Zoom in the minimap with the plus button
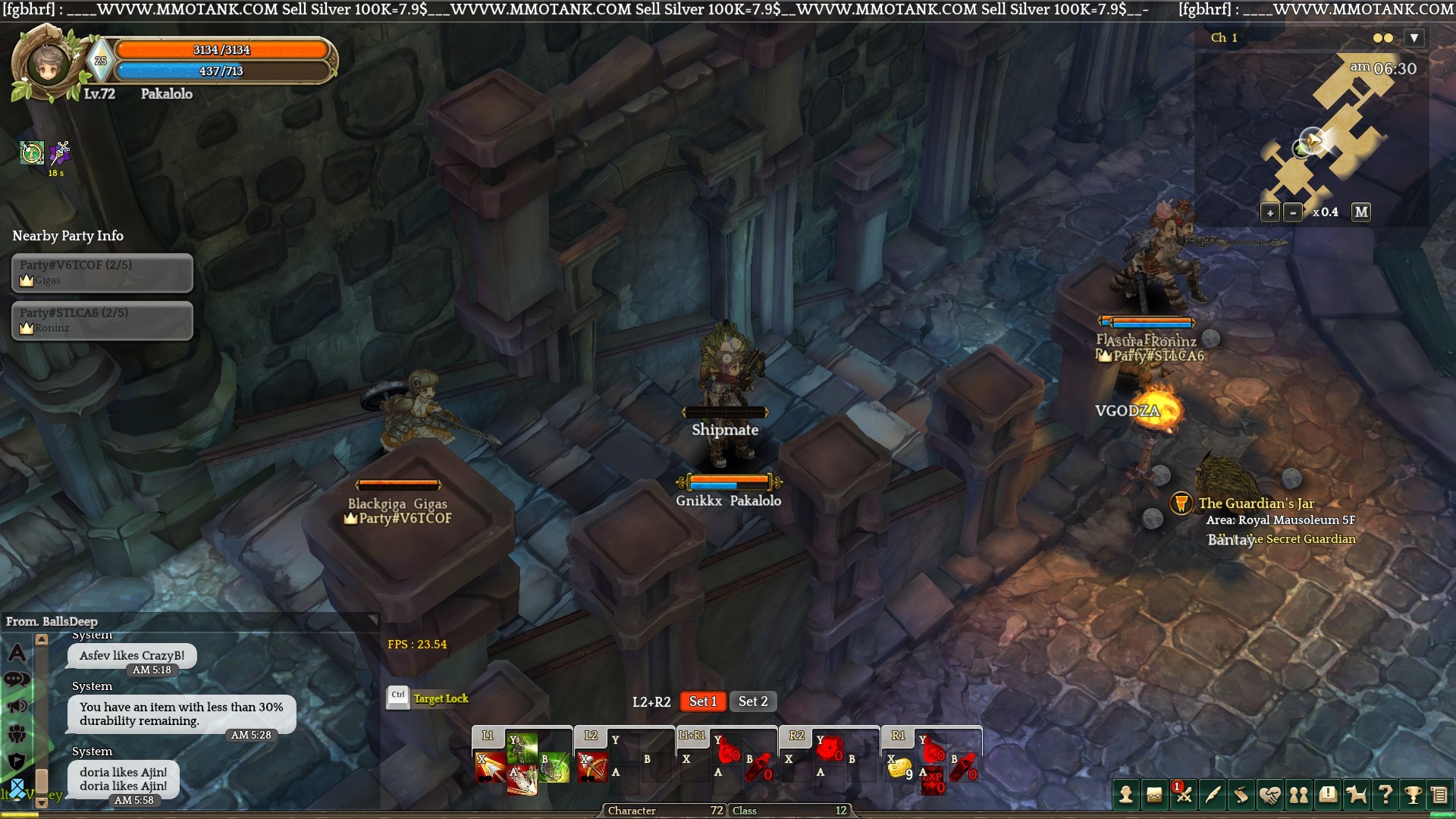The image size is (1456, 819). pos(1270,213)
